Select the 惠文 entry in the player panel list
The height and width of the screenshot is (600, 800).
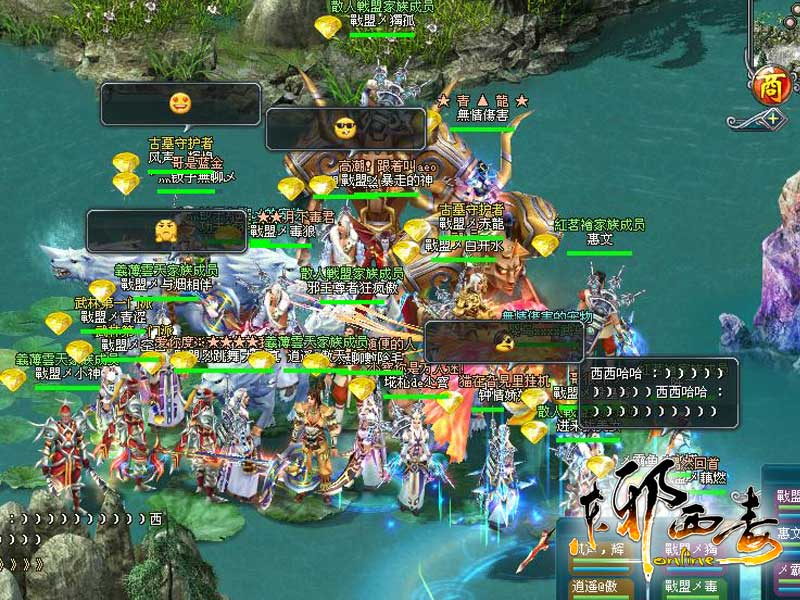pos(788,533)
